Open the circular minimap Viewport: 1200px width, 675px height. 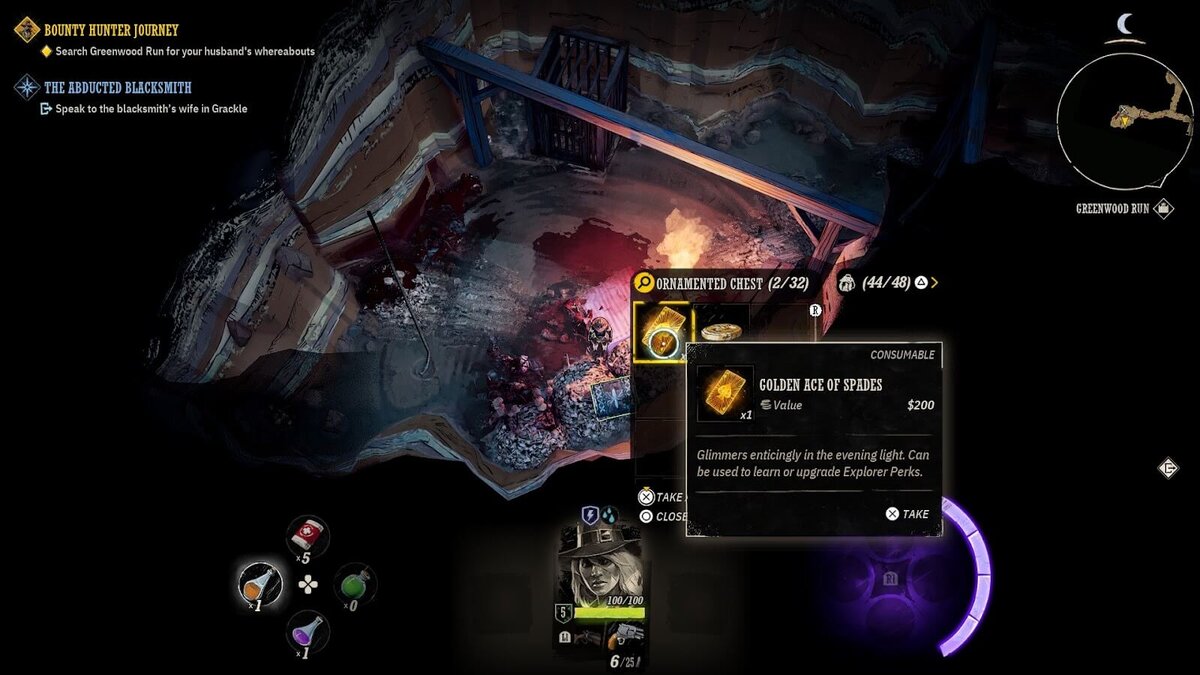click(1123, 121)
